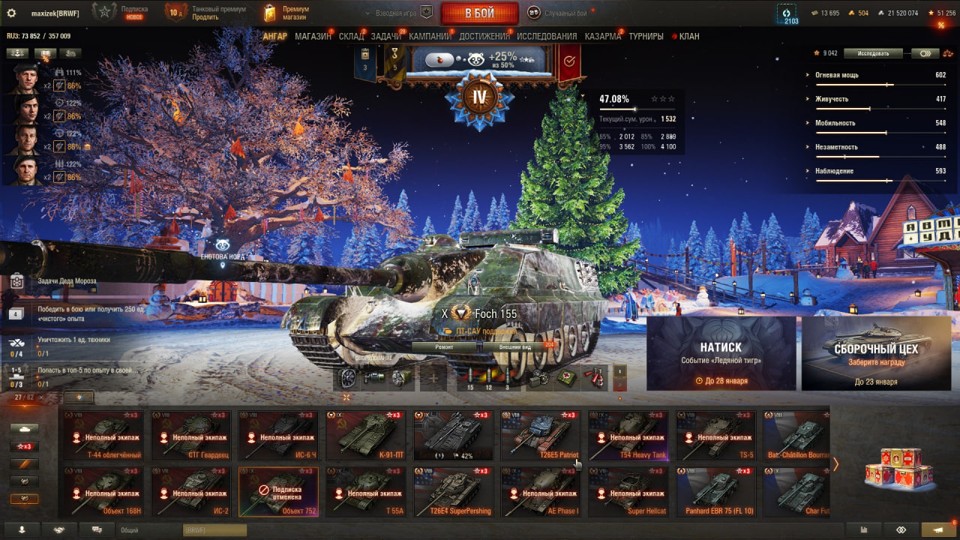960x540 pixels.
Task: Start a battle with the В БОЙ button
Action: click(479, 13)
